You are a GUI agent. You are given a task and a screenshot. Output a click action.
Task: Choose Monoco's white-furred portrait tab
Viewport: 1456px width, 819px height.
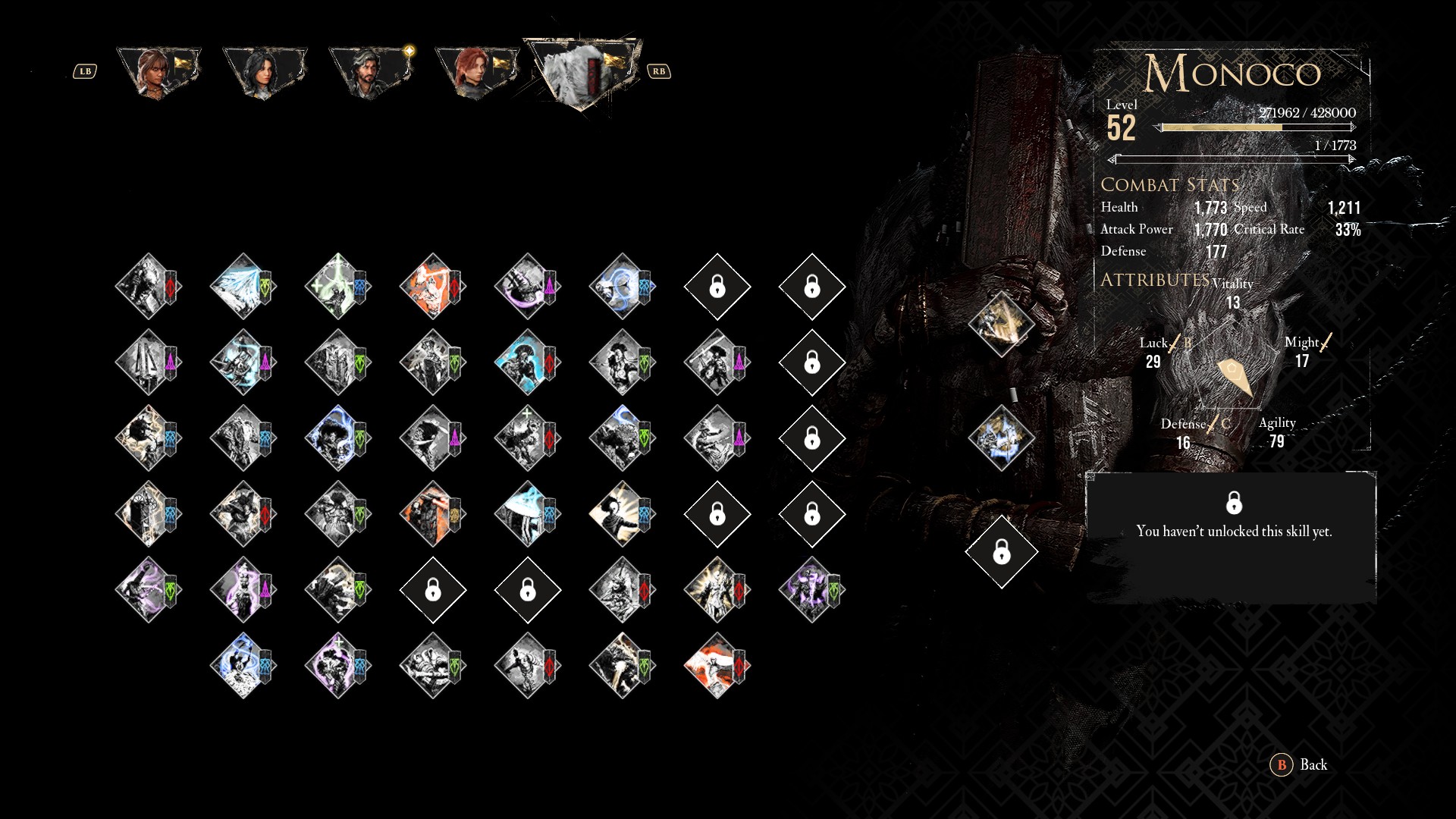click(584, 74)
